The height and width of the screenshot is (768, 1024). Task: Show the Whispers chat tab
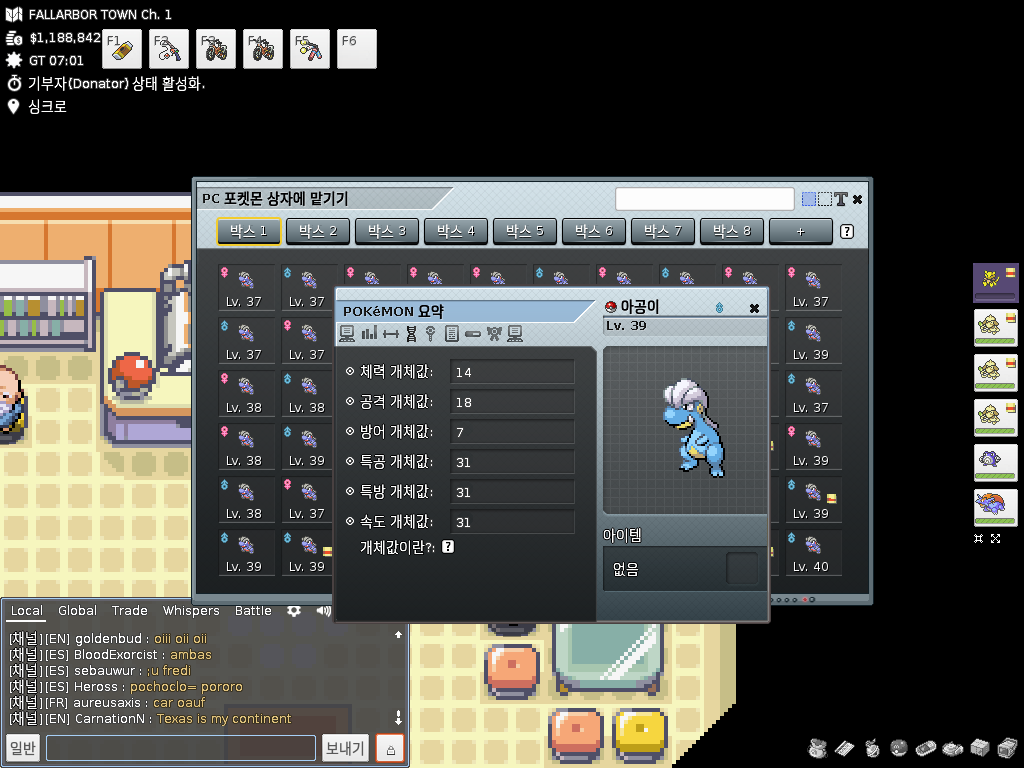coord(191,611)
